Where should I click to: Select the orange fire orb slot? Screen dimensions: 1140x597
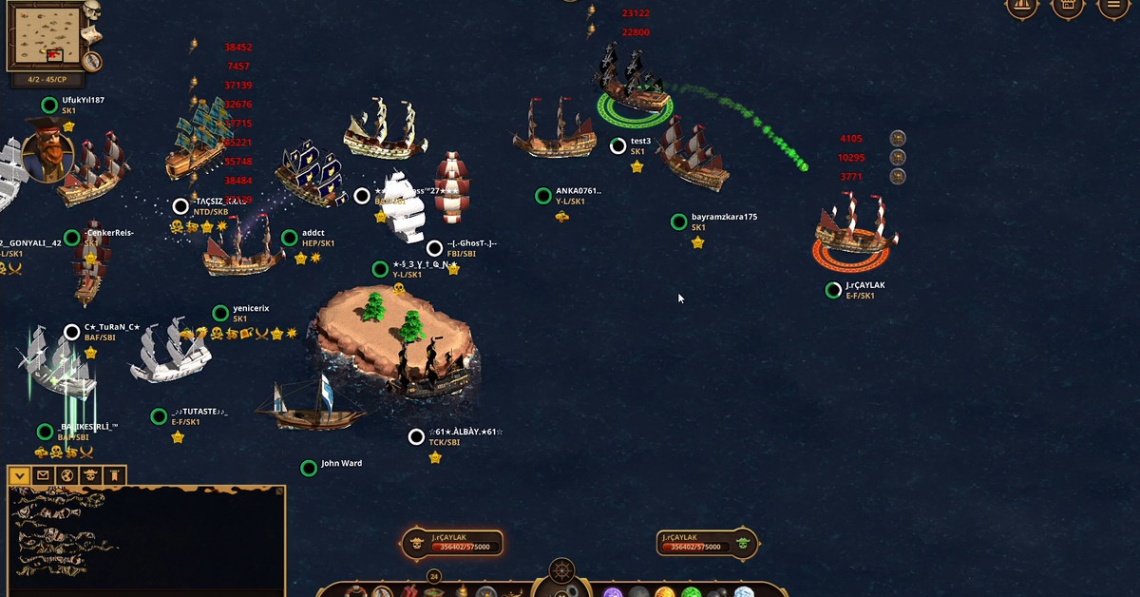665,593
